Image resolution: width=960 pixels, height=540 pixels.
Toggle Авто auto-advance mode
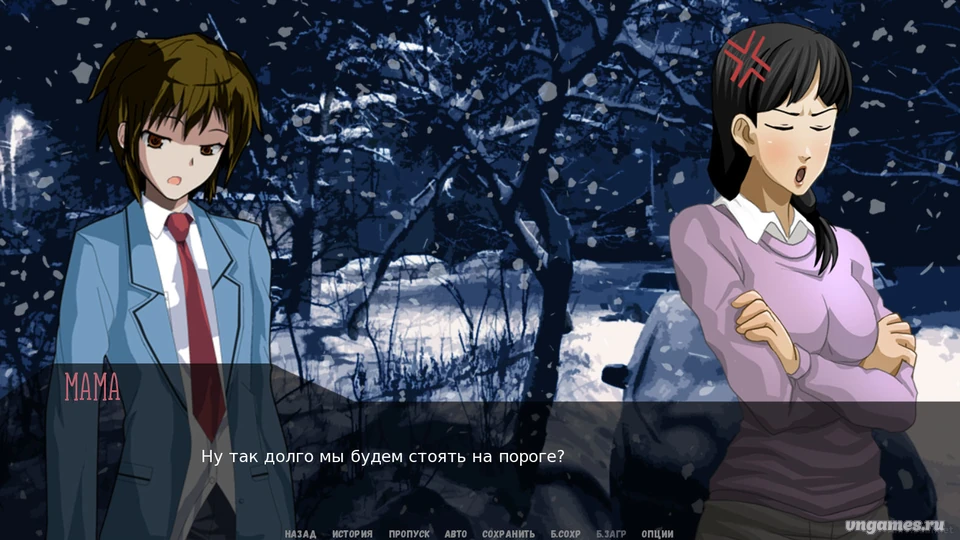click(x=456, y=534)
